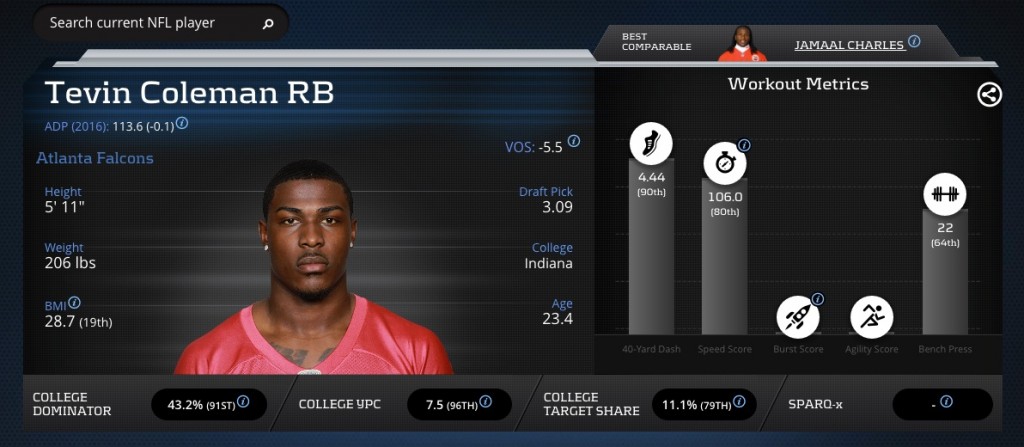Screen dimensions: 1024x447
Task: Select the Jamaal Charles player thumbnail
Action: click(742, 44)
